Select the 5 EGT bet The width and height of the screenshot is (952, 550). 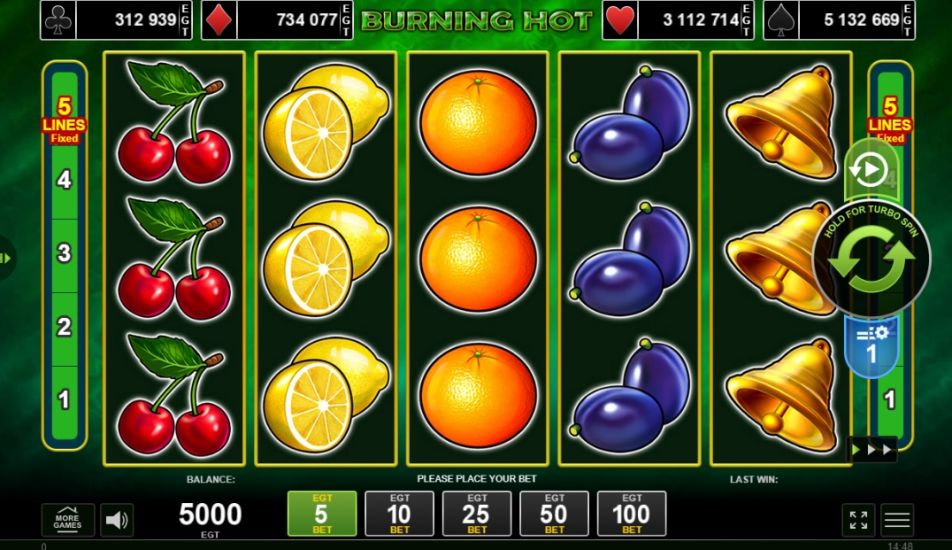click(321, 513)
